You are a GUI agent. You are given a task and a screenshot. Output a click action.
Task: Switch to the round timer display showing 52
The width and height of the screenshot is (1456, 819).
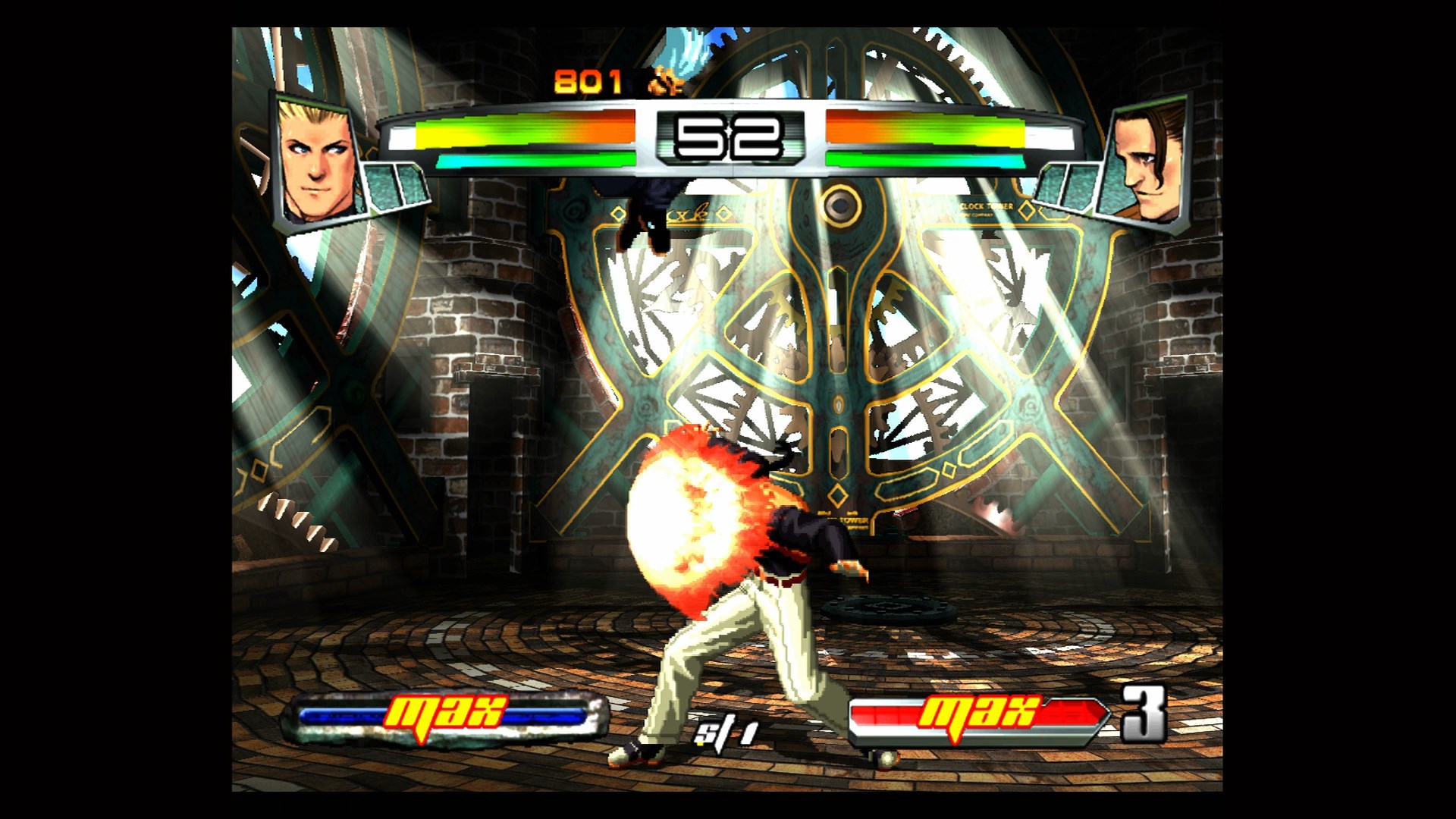pos(730,136)
